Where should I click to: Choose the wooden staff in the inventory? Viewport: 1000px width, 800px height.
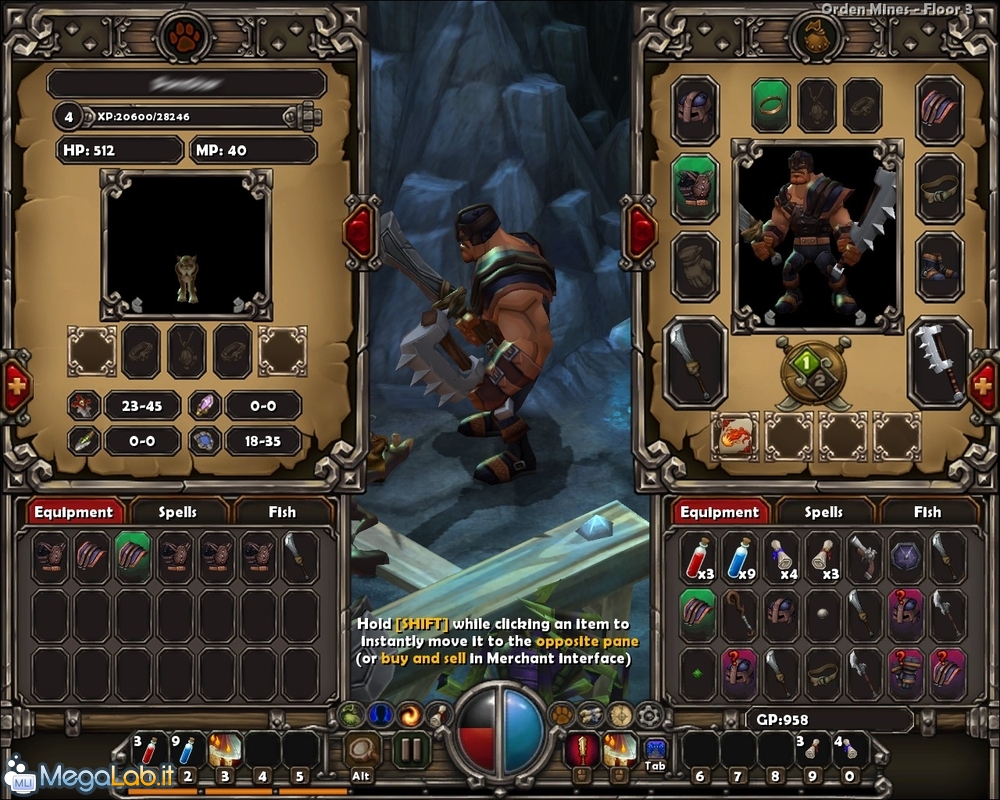740,614
